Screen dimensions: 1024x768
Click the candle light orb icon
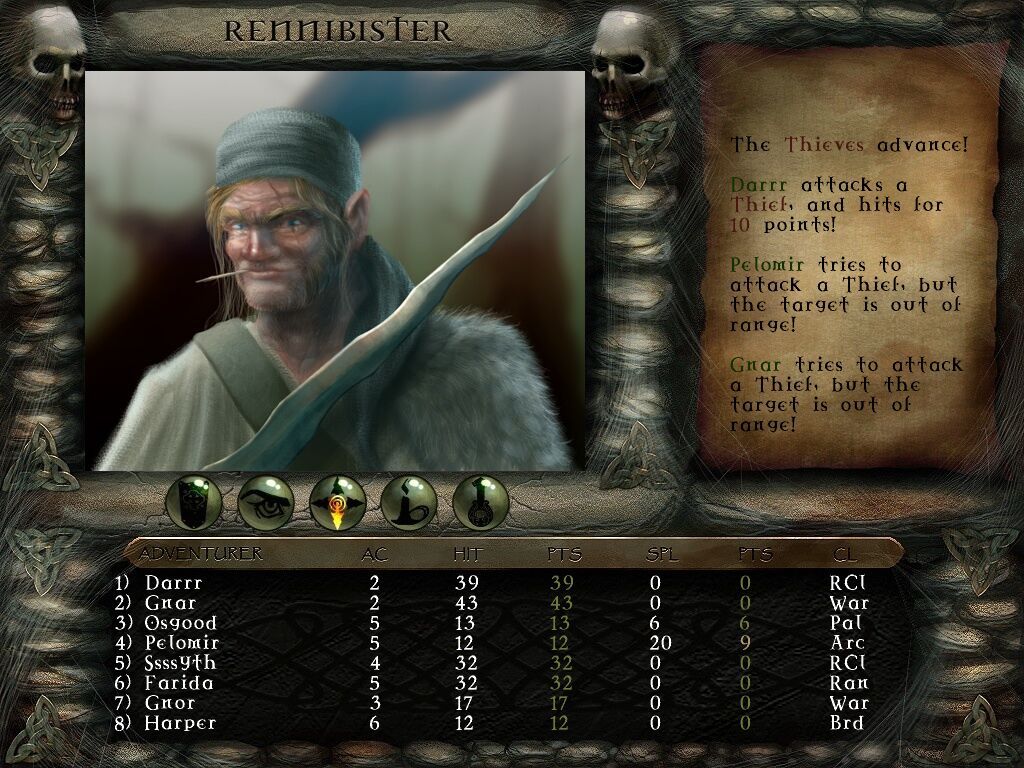(x=410, y=501)
